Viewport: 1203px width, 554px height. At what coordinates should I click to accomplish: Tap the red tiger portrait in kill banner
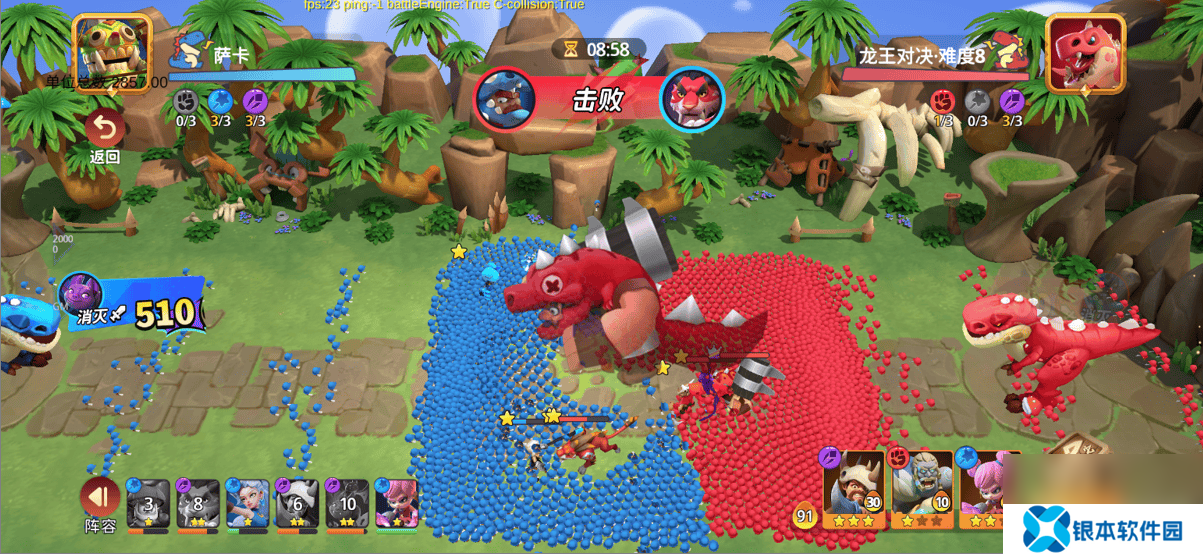(x=691, y=98)
